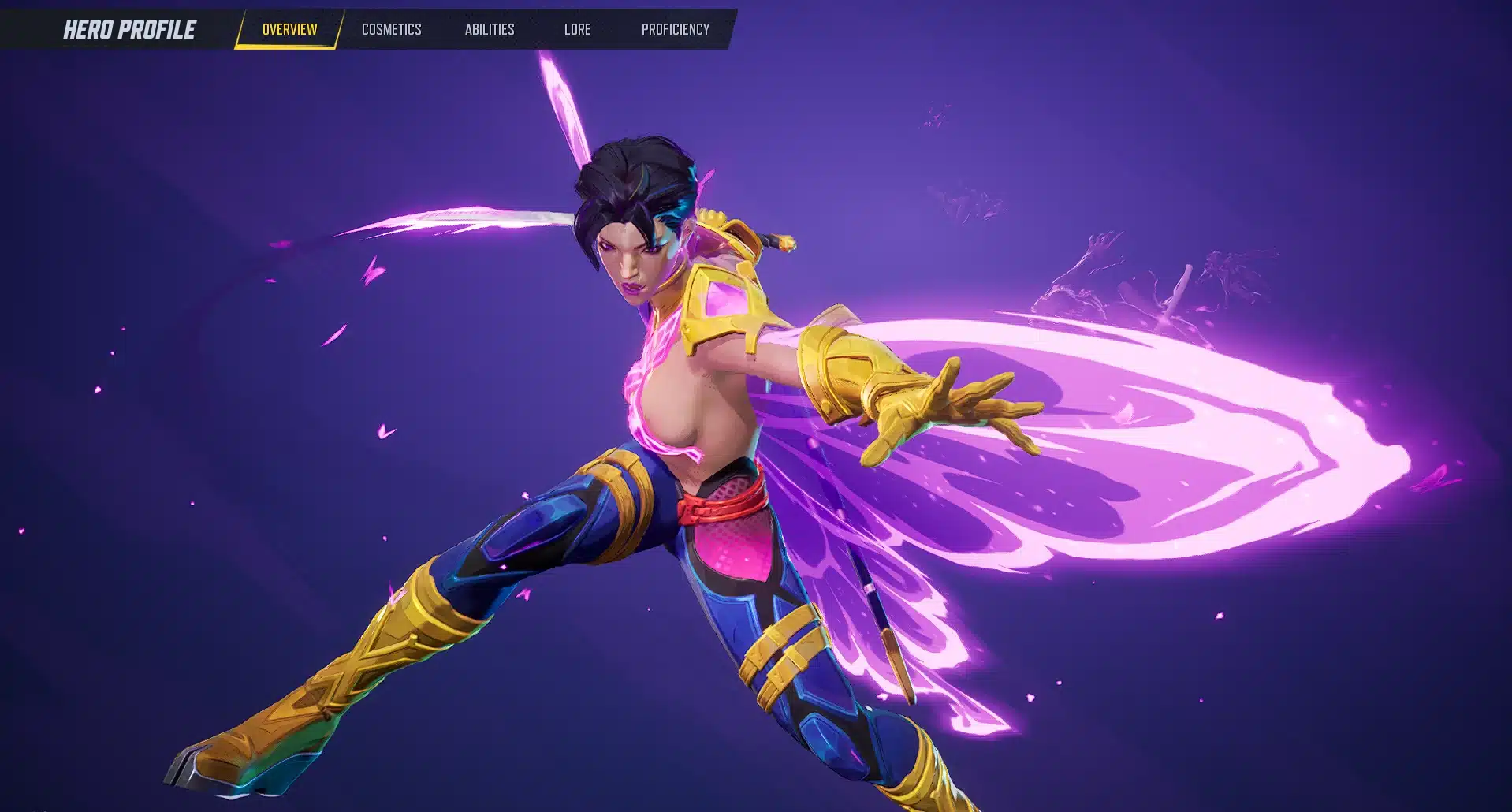This screenshot has height=812, width=1512.
Task: Select the Overview tab
Action: (x=289, y=29)
